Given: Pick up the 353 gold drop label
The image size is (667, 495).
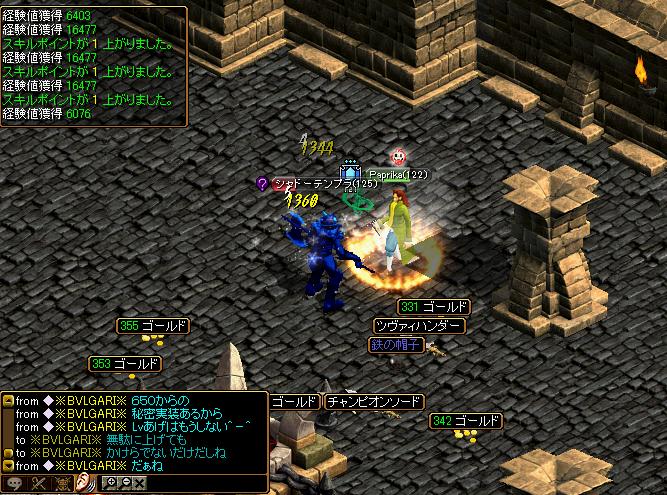Looking at the screenshot, I should (125, 364).
